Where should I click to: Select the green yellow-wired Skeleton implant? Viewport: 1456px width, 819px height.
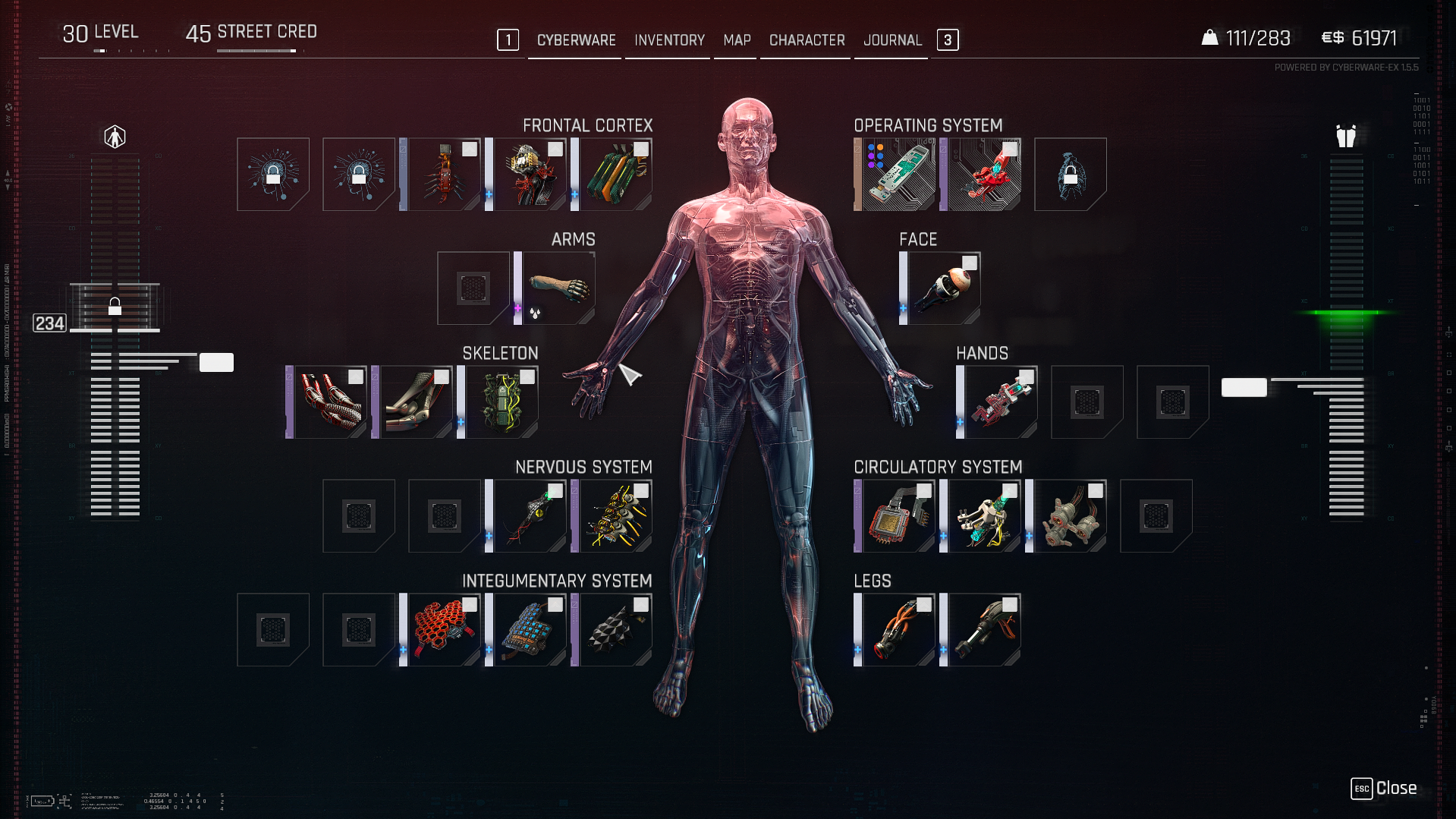502,402
